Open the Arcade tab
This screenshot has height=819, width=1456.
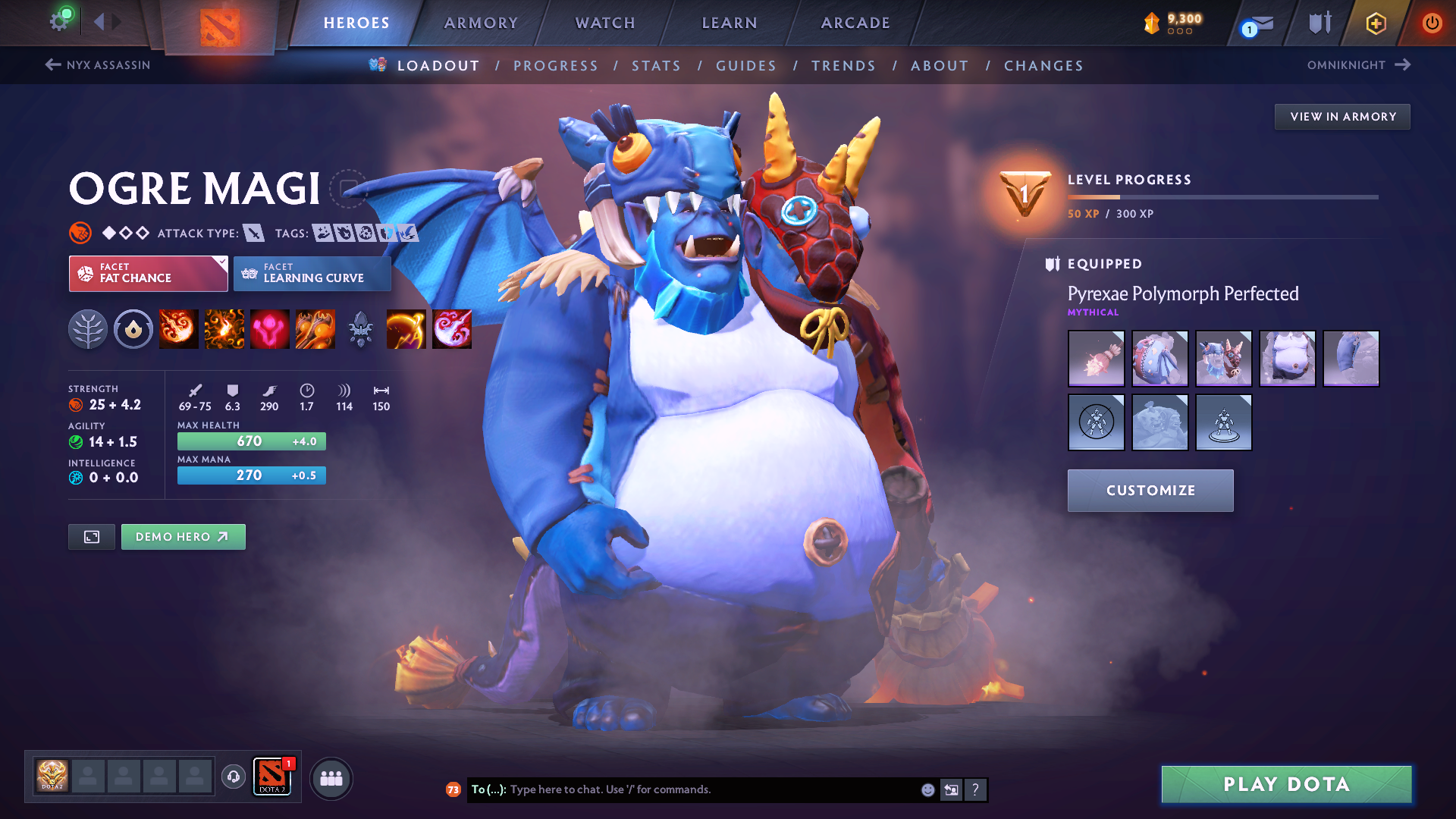[x=855, y=23]
